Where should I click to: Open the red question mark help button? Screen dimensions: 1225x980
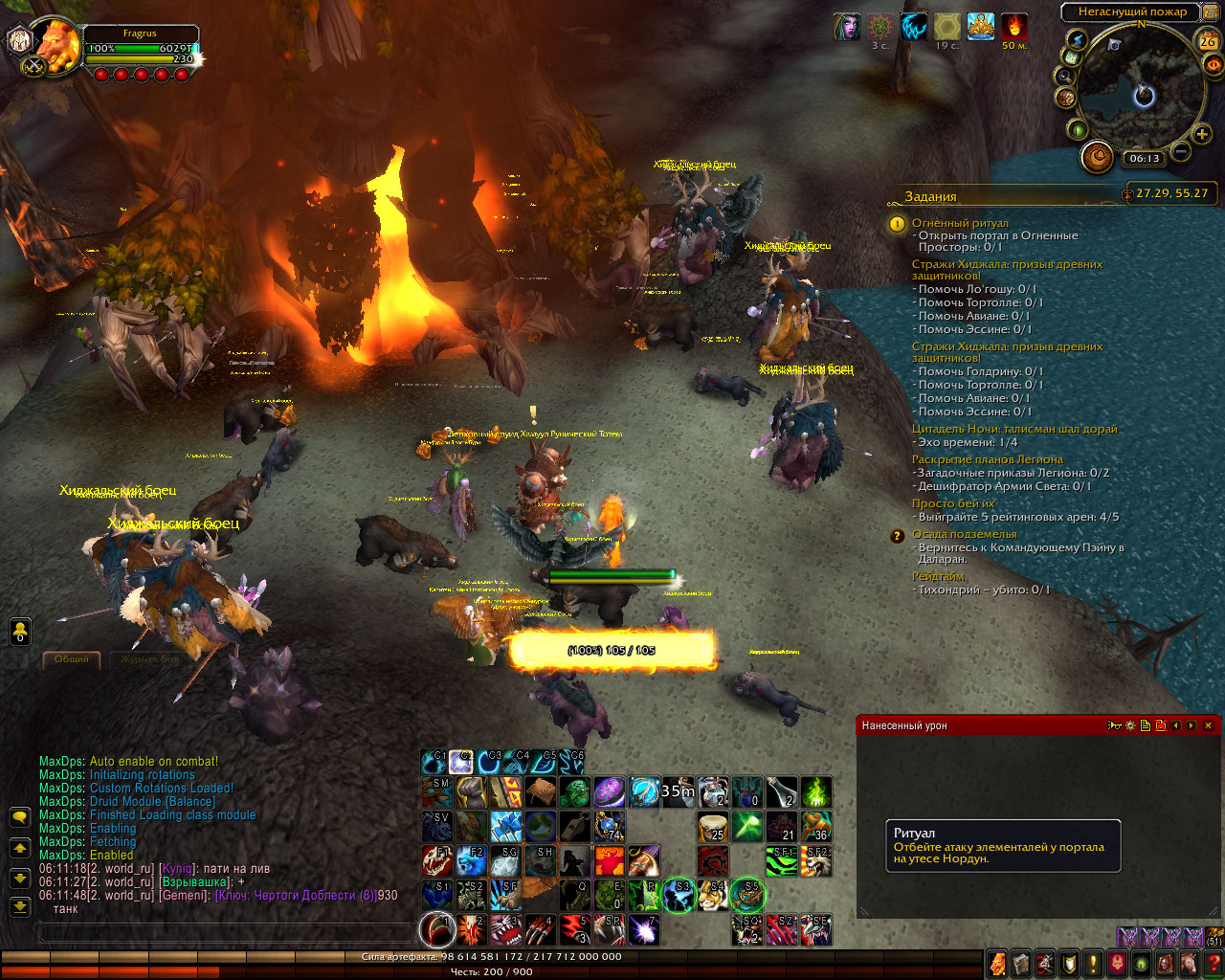[x=1214, y=963]
